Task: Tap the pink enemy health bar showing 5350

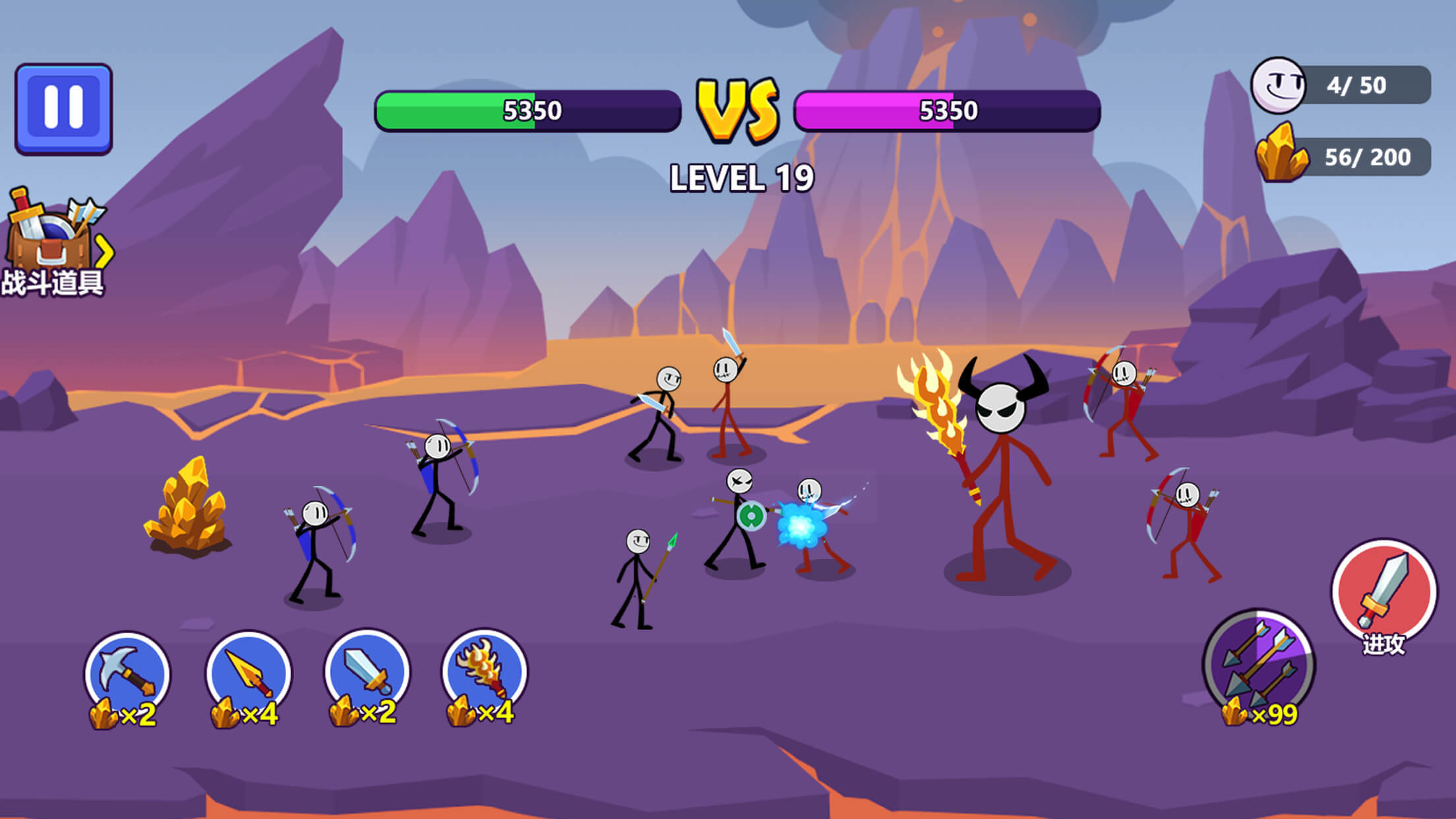Action: (x=946, y=110)
